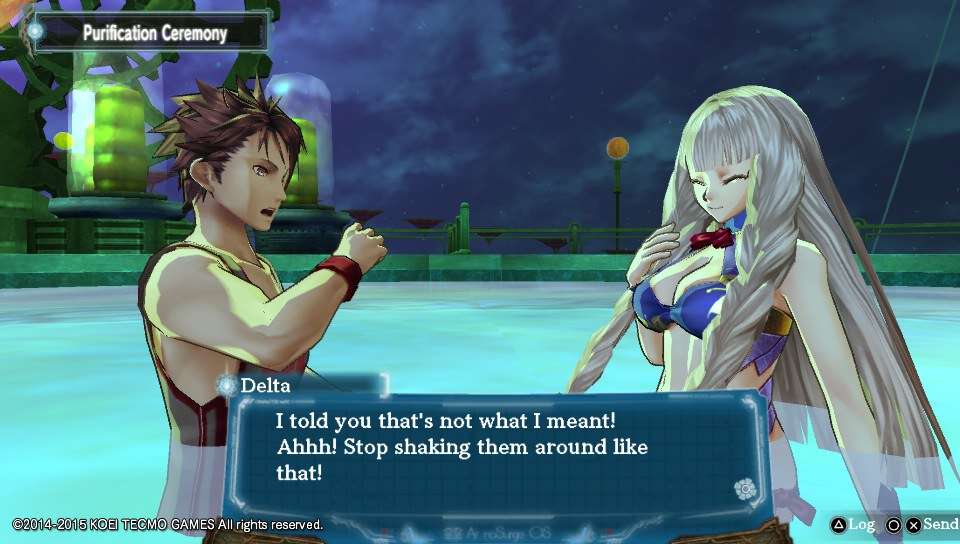
Task: Click the flower advance icon in dialogue box
Action: 742,489
